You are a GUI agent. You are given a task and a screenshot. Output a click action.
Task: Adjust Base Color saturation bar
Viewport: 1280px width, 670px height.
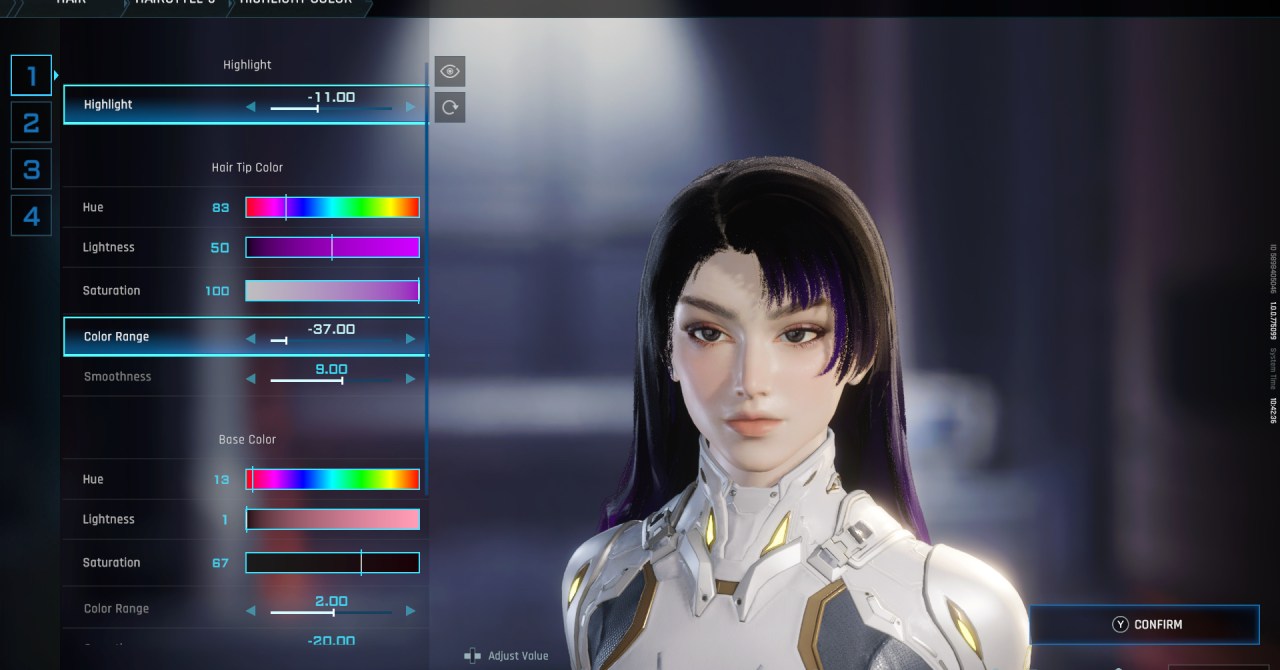point(332,562)
